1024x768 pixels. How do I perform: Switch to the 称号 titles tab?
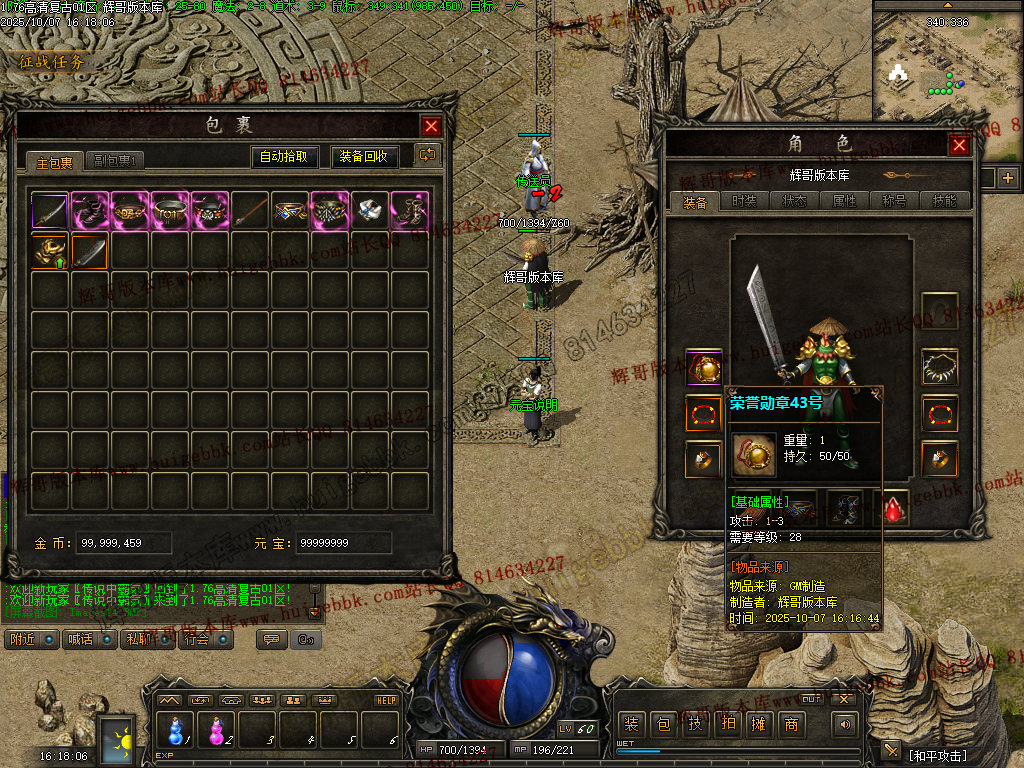(894, 201)
